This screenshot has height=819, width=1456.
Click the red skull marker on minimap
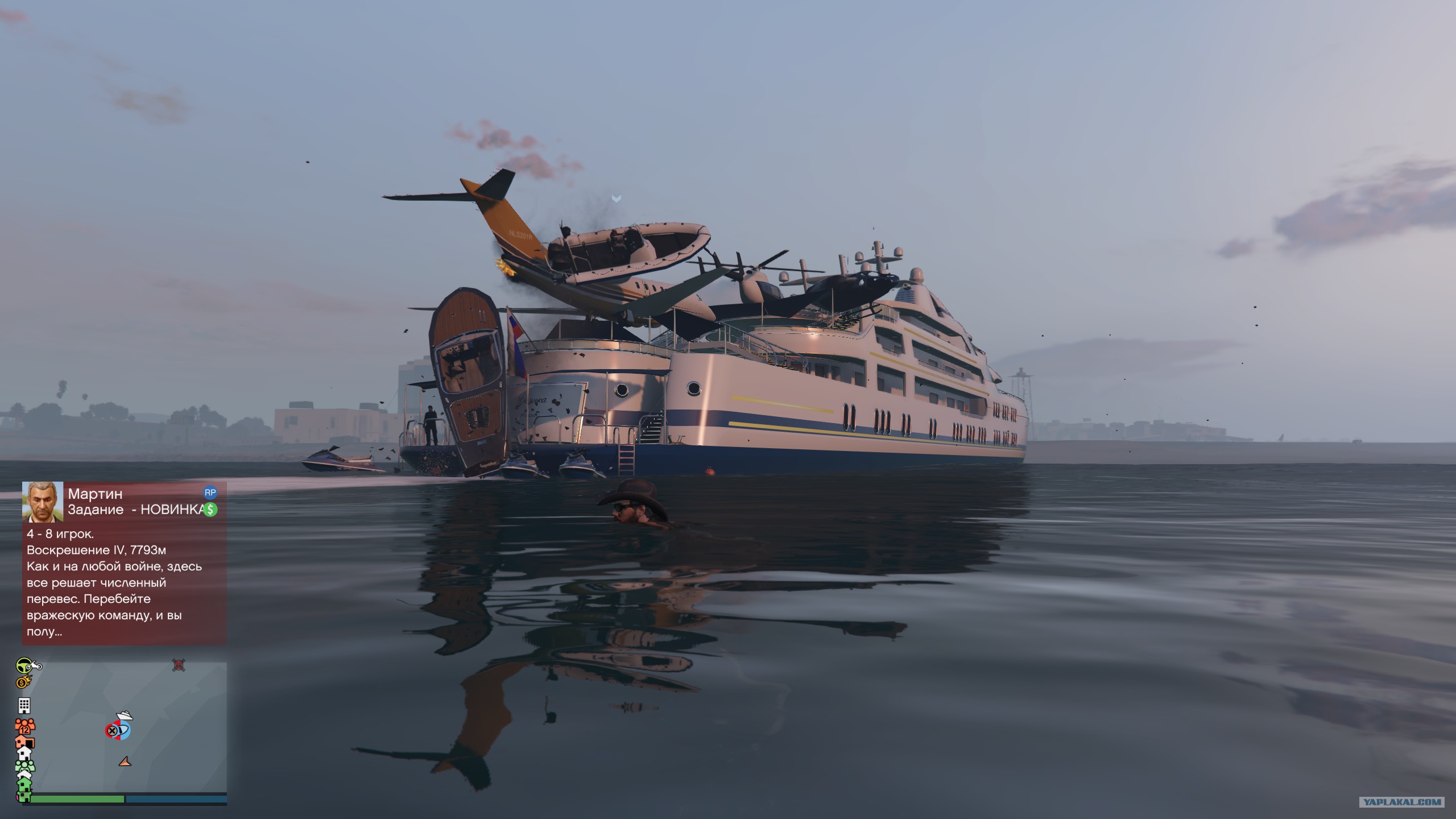coord(179,665)
